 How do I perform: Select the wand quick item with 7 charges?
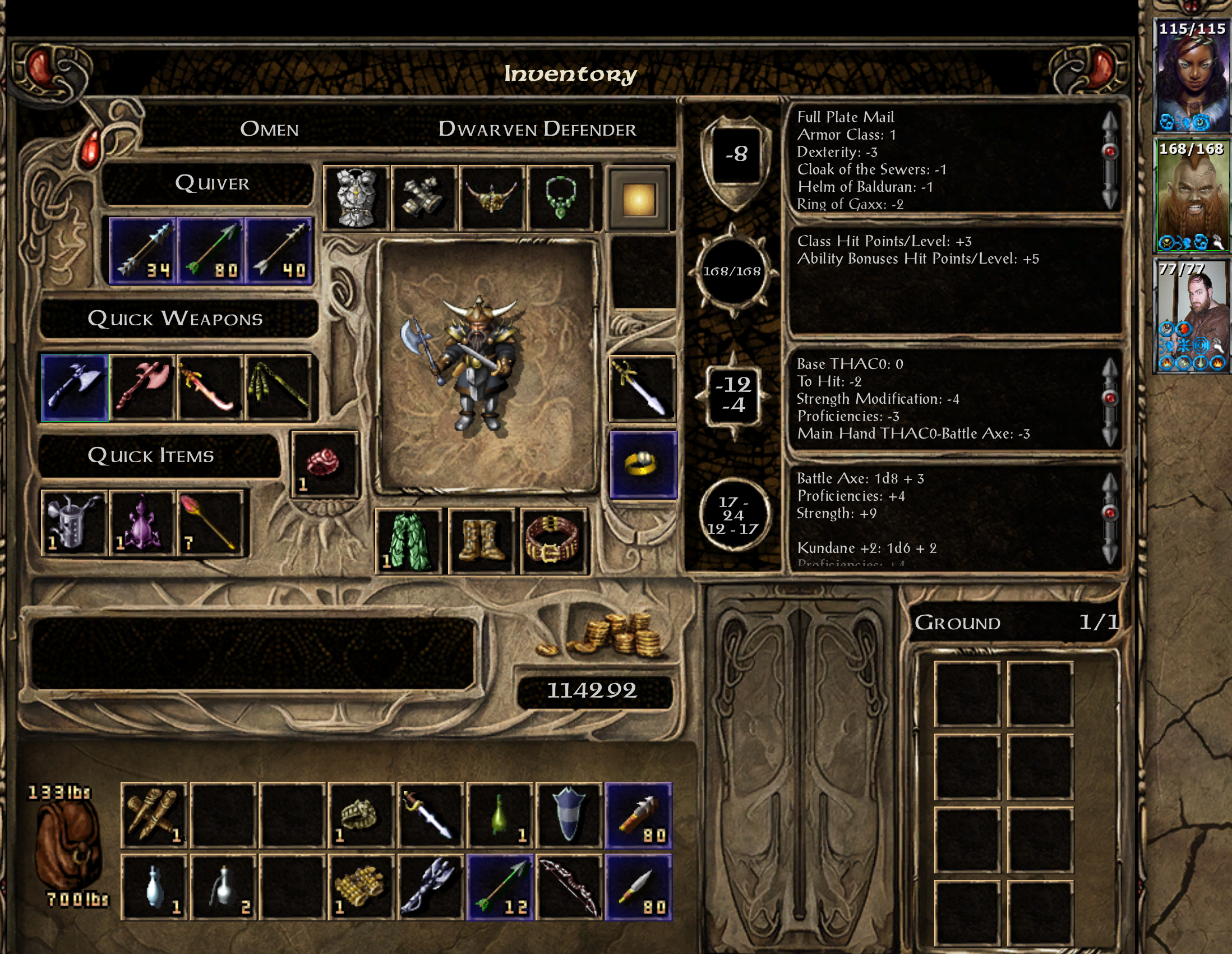[210, 523]
